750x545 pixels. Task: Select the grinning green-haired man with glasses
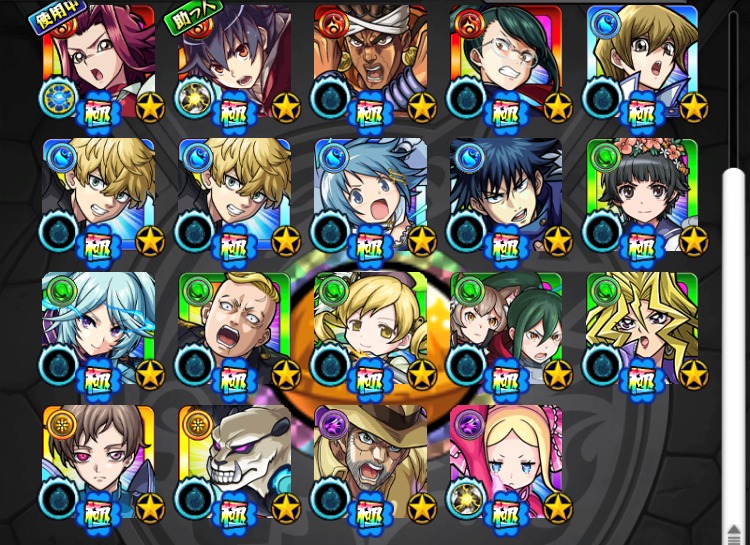coord(507,62)
